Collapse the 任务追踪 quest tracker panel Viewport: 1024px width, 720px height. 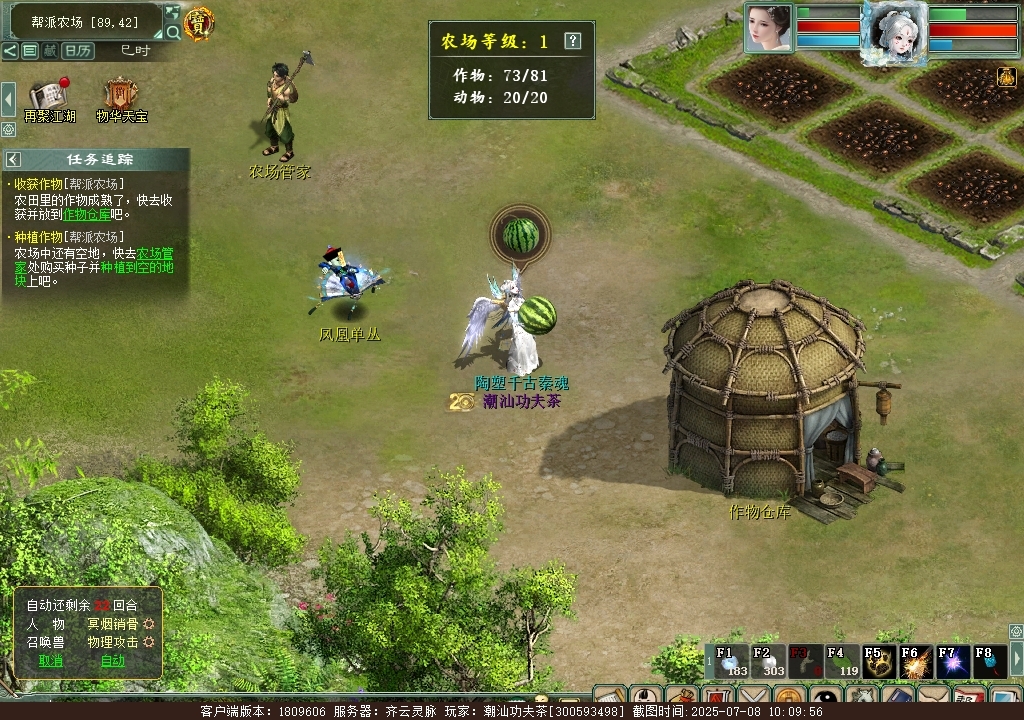pyautogui.click(x=13, y=159)
